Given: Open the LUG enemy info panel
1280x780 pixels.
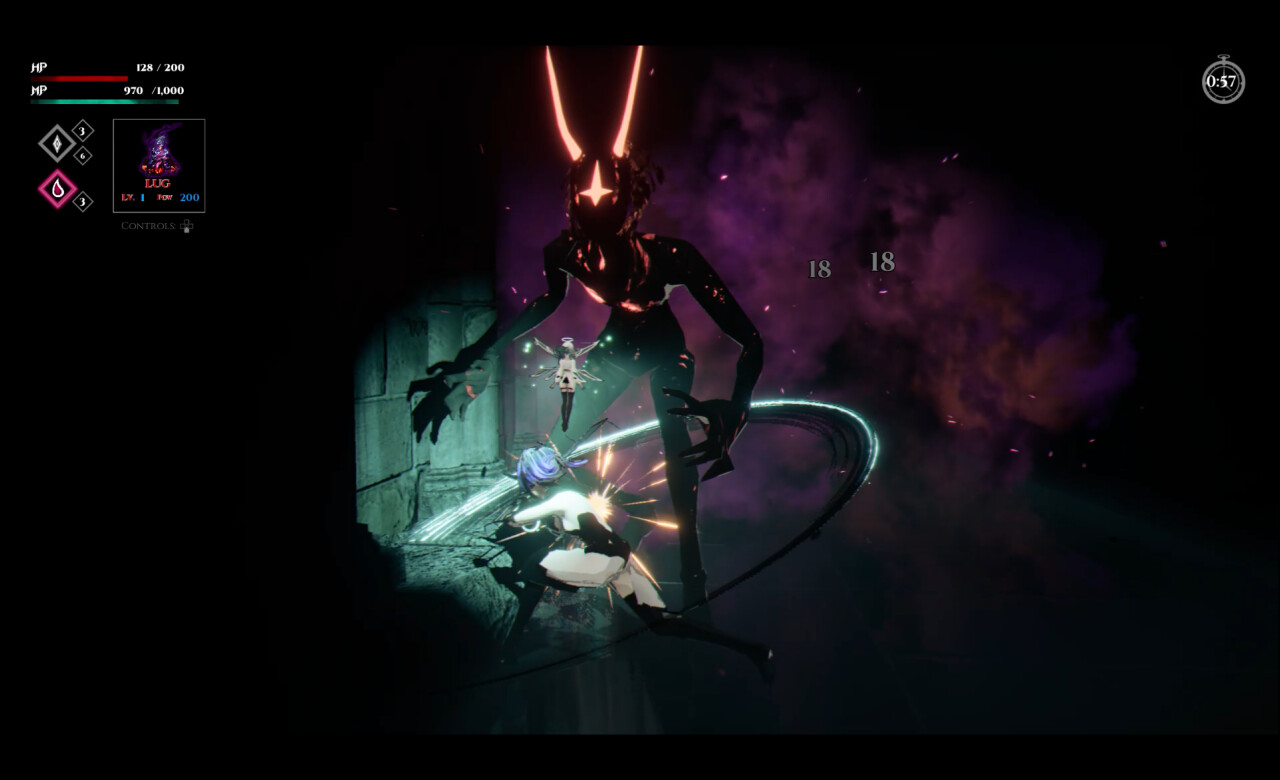Looking at the screenshot, I should (159, 167).
